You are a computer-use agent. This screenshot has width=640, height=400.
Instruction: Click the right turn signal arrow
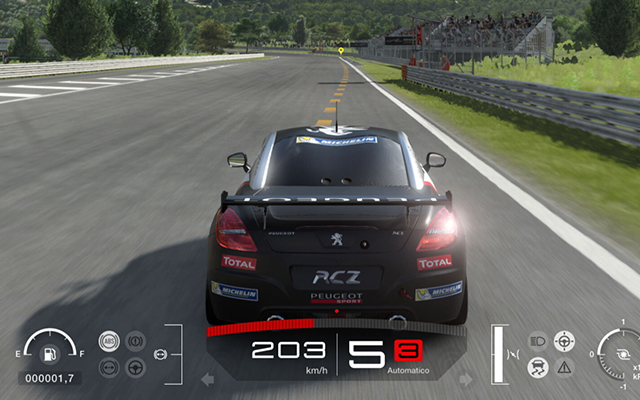(x=465, y=379)
